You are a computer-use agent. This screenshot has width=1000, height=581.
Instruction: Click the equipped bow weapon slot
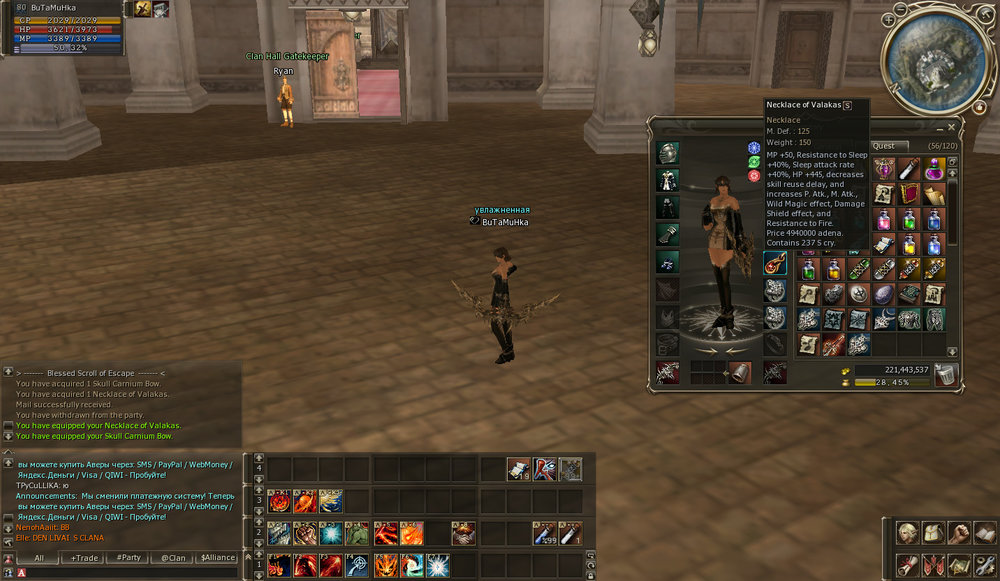[668, 373]
